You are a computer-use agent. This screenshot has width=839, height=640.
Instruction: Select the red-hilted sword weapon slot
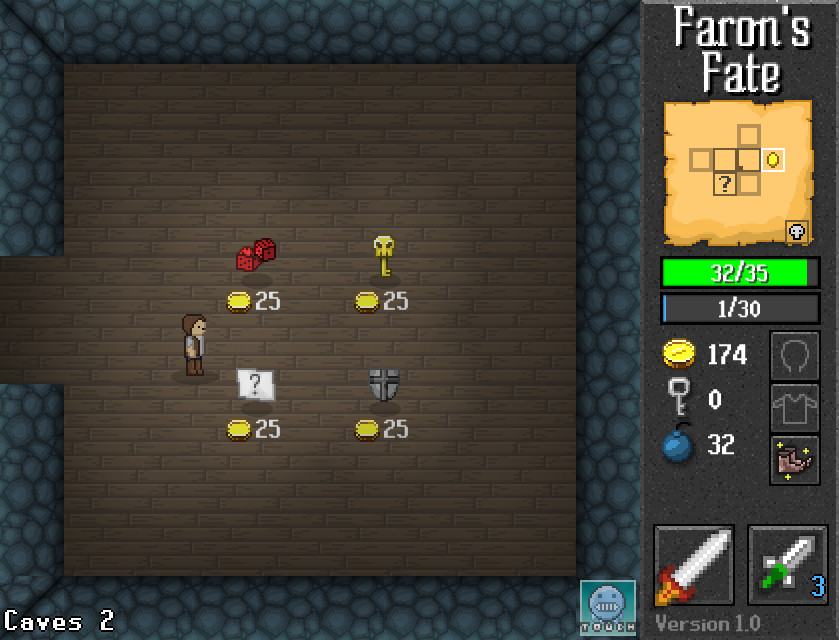(x=694, y=566)
